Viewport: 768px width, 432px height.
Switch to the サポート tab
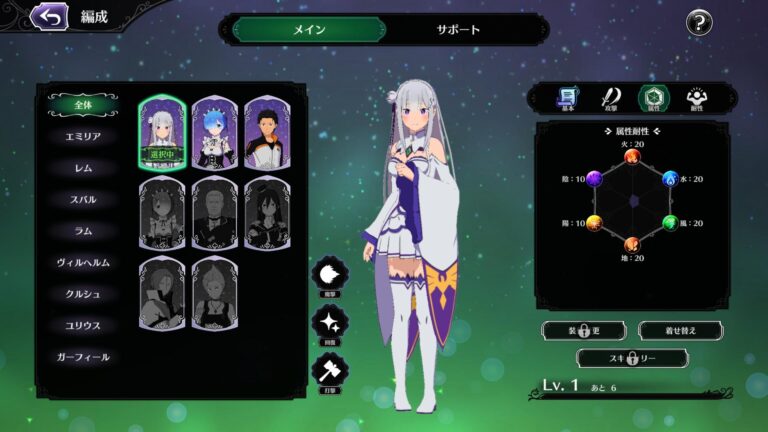pos(458,29)
